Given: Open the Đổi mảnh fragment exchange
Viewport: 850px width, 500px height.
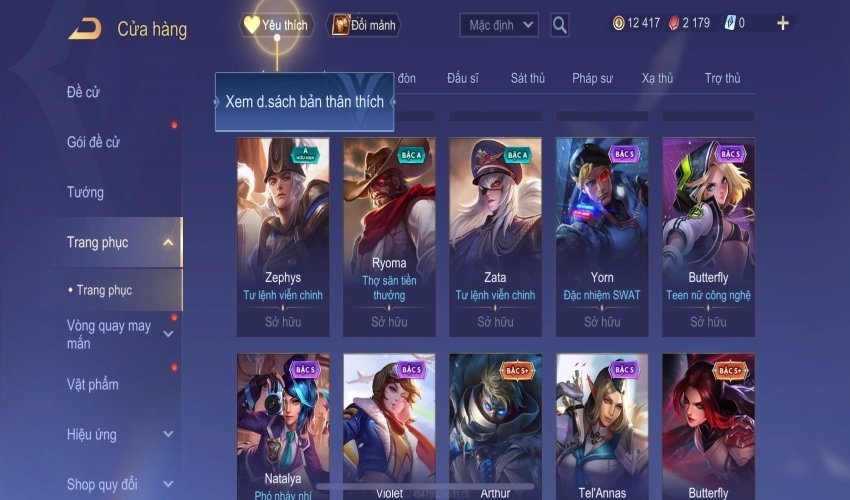Looking at the screenshot, I should [x=364, y=25].
